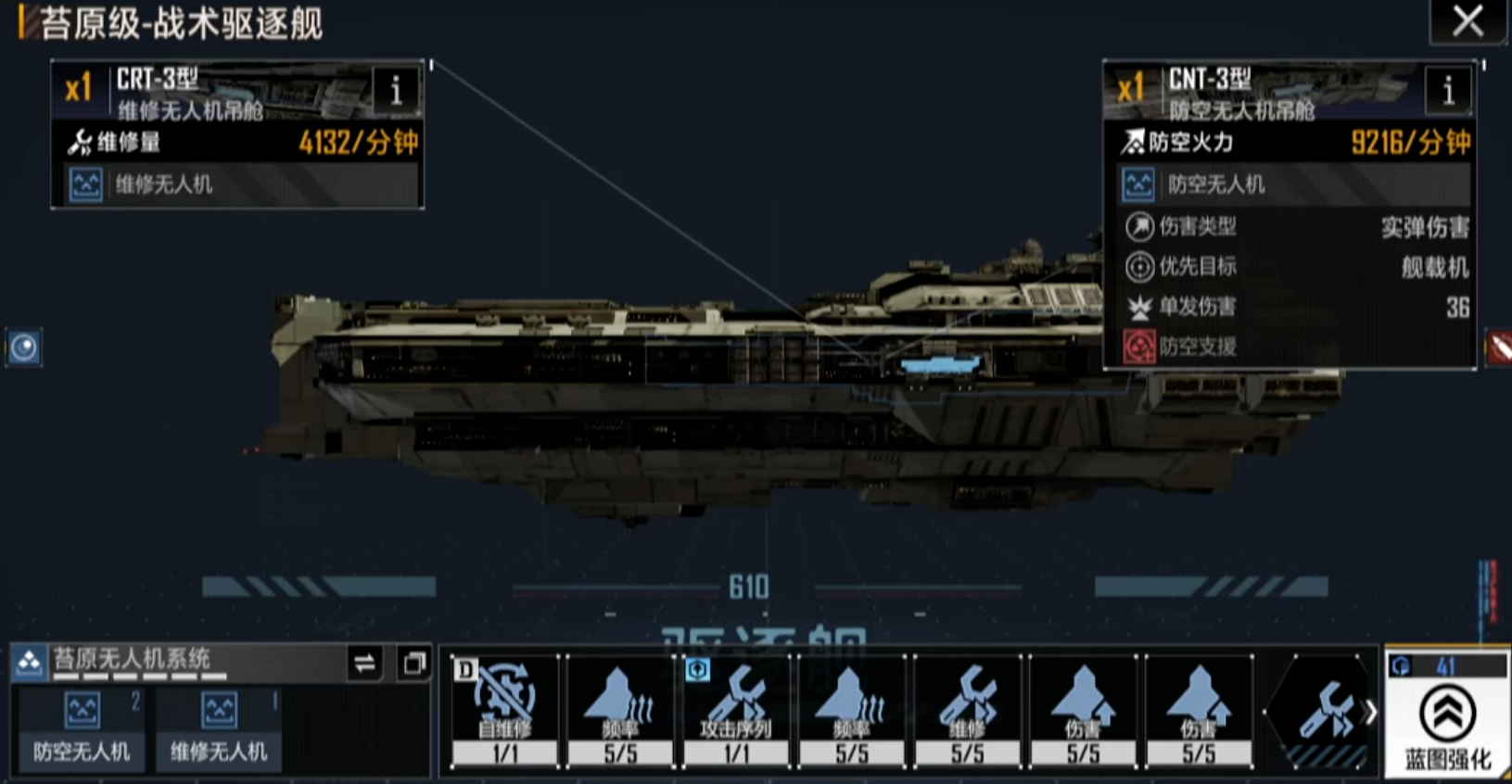Select the 维修 5/5 enhancement skill
The image size is (1512, 784).
tap(967, 712)
